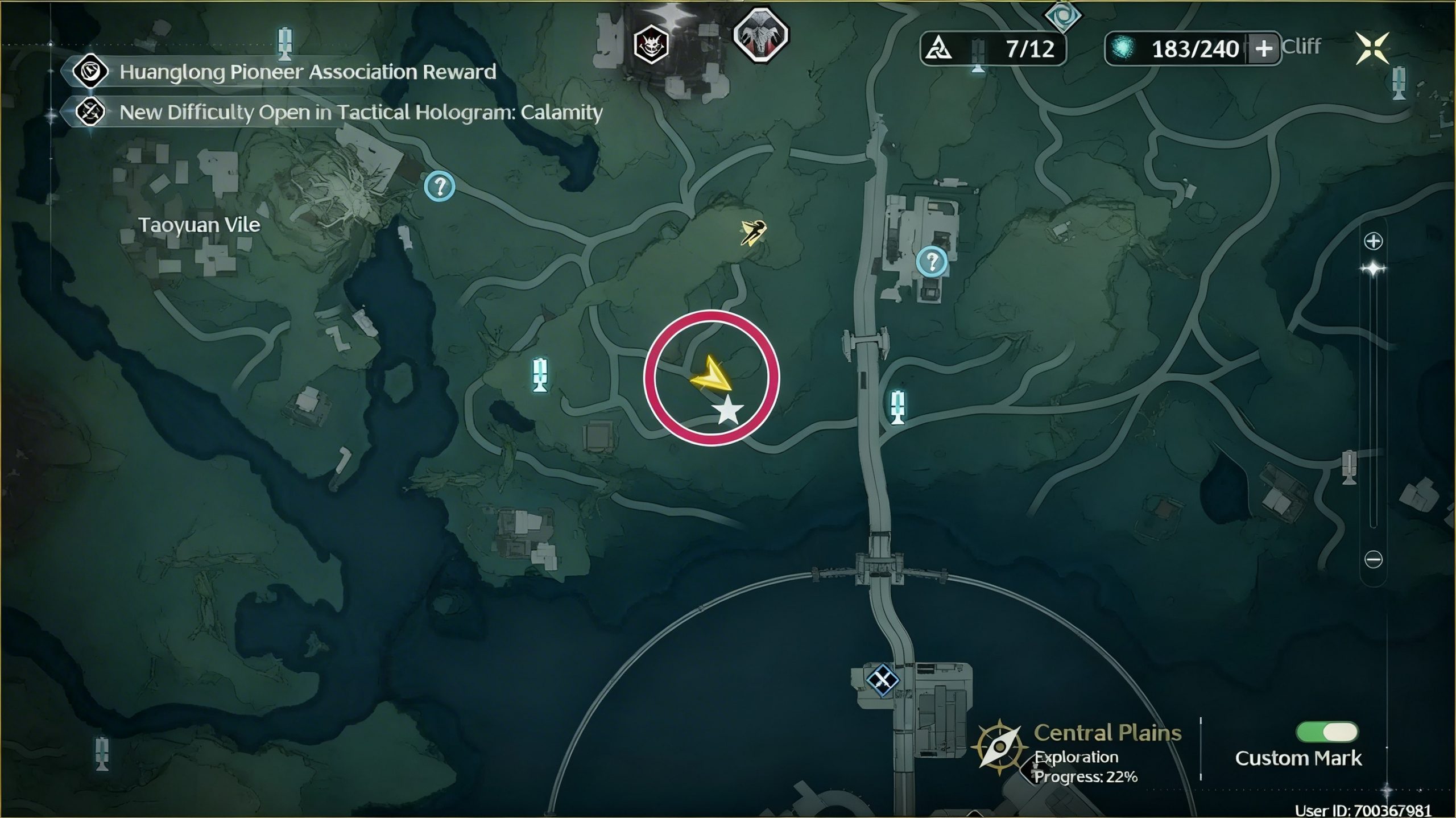1456x818 pixels.
Task: Open the Tactical Hologram: Calamity notice
Action: click(x=361, y=113)
